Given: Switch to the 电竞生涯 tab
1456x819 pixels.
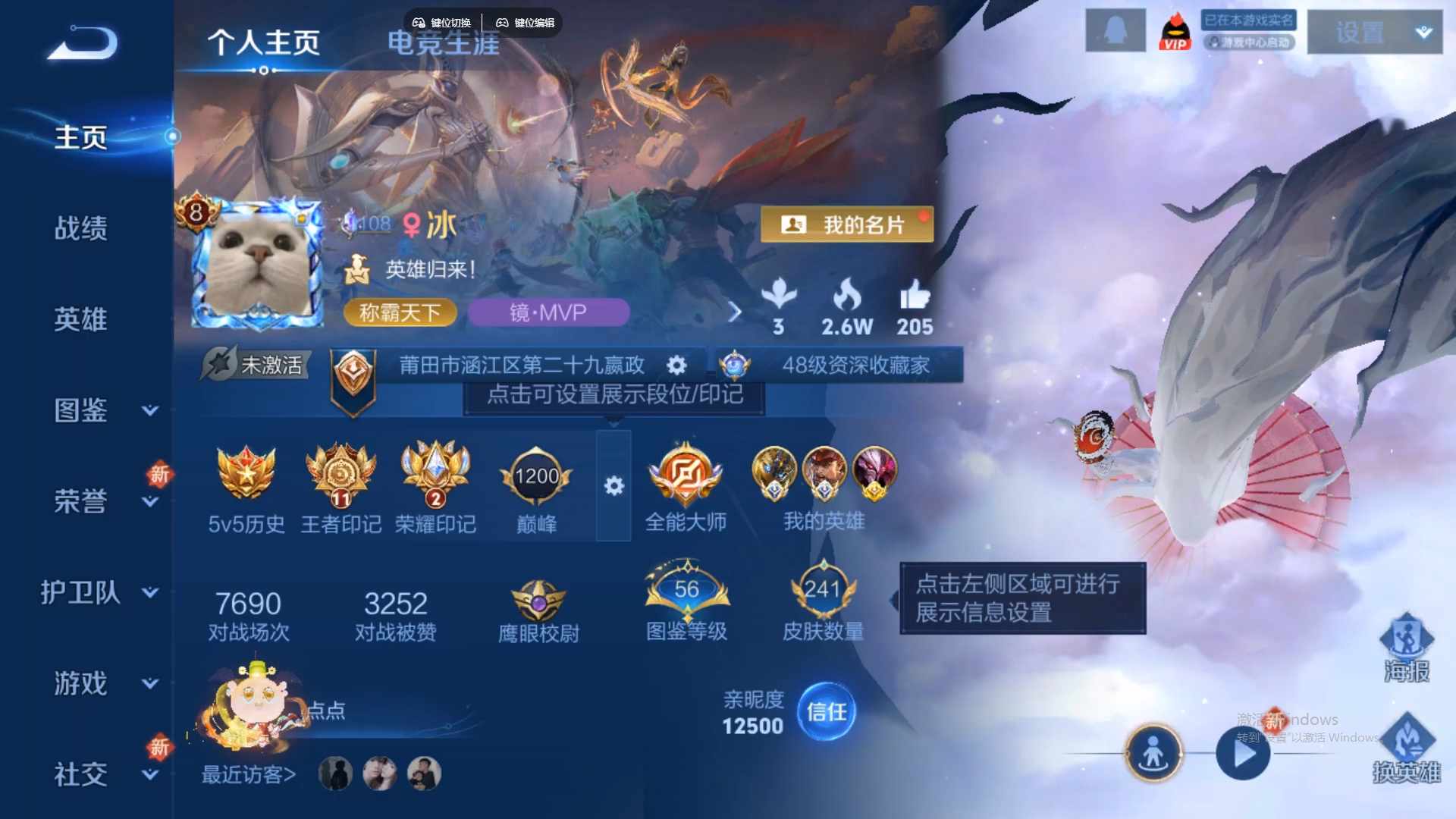Looking at the screenshot, I should click(x=443, y=43).
